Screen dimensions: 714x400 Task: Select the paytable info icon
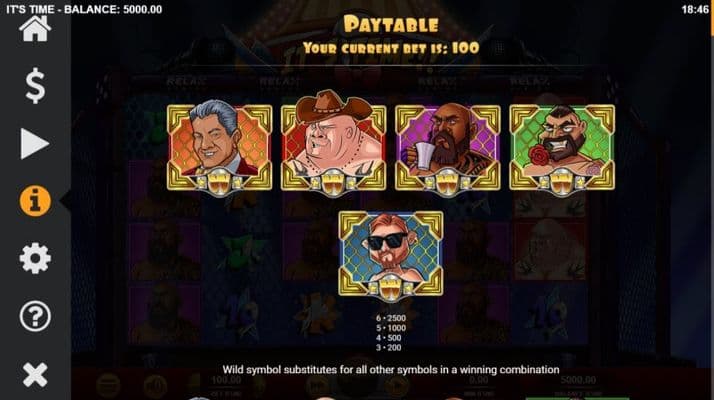(x=35, y=201)
